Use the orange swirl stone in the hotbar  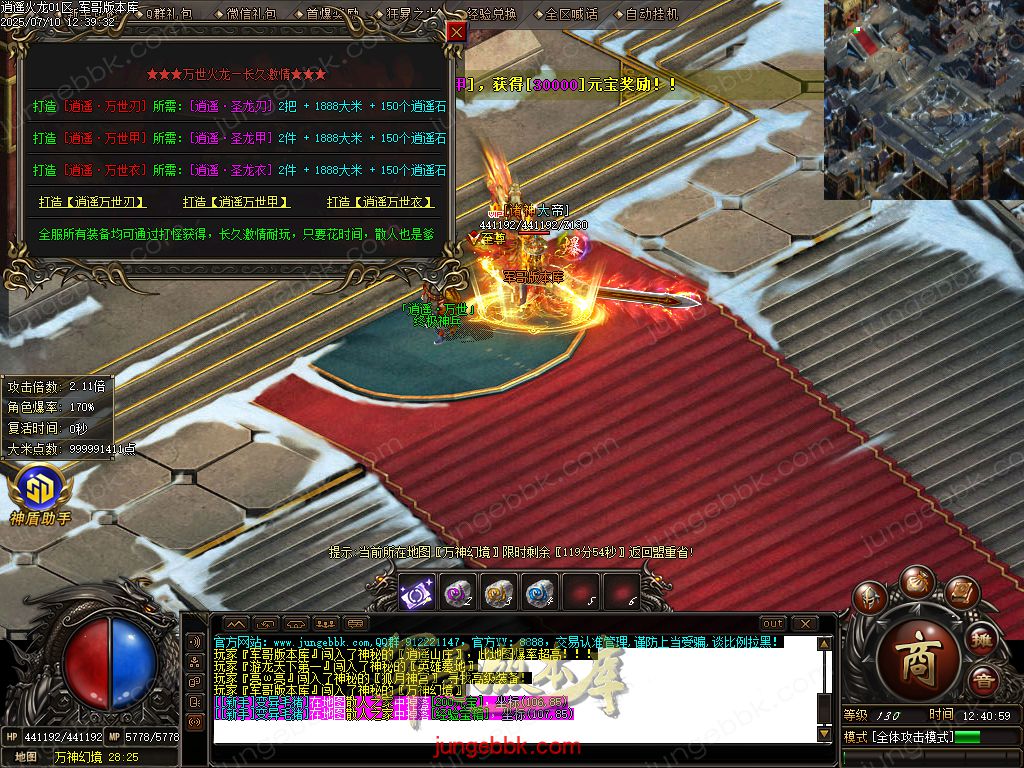click(498, 593)
